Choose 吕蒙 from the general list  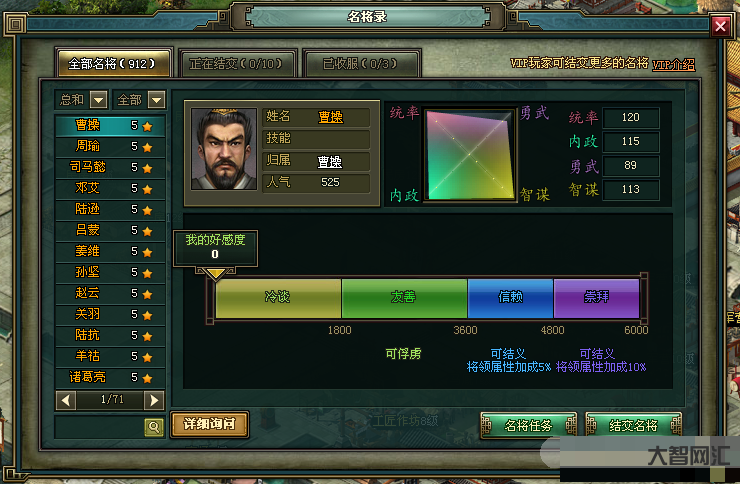88,230
